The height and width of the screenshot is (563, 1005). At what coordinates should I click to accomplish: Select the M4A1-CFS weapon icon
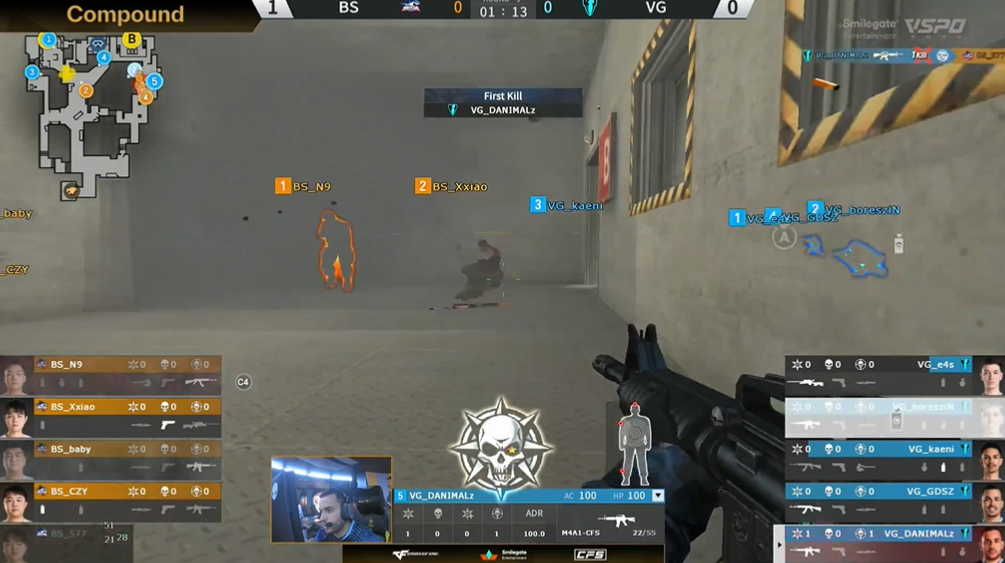click(616, 520)
